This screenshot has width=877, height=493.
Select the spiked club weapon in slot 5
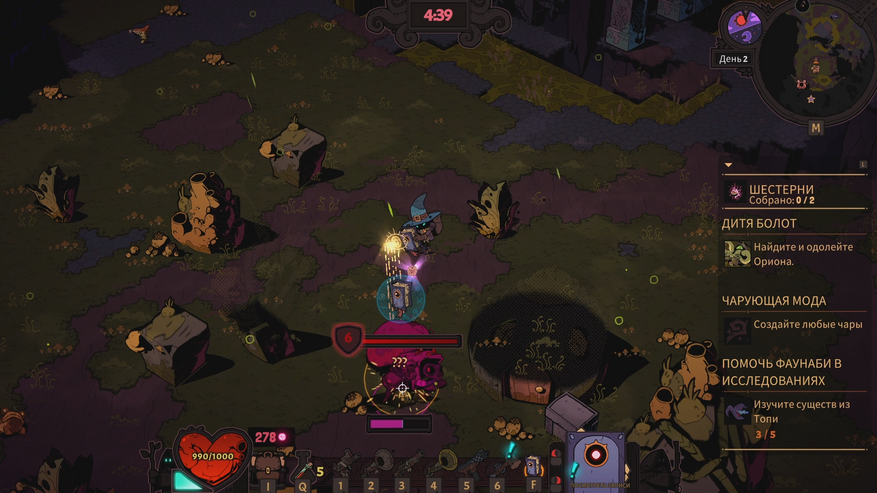pyautogui.click(x=474, y=463)
